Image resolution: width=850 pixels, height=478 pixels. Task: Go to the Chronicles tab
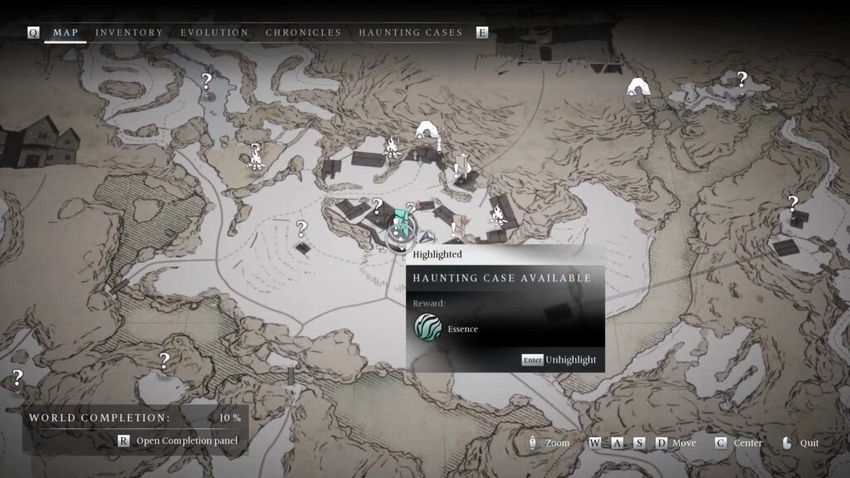pyautogui.click(x=303, y=33)
